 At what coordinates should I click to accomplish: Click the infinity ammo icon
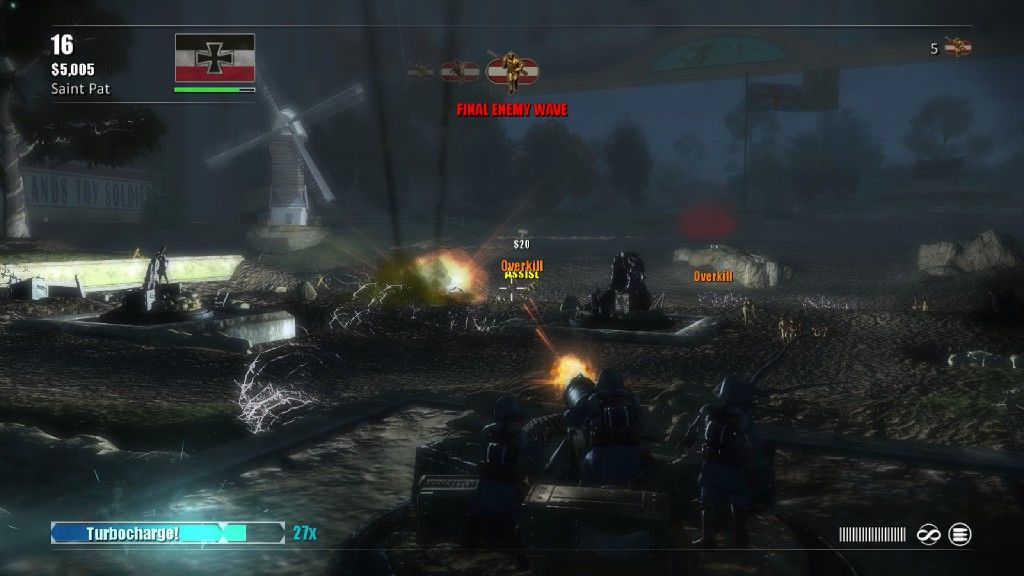tap(928, 535)
